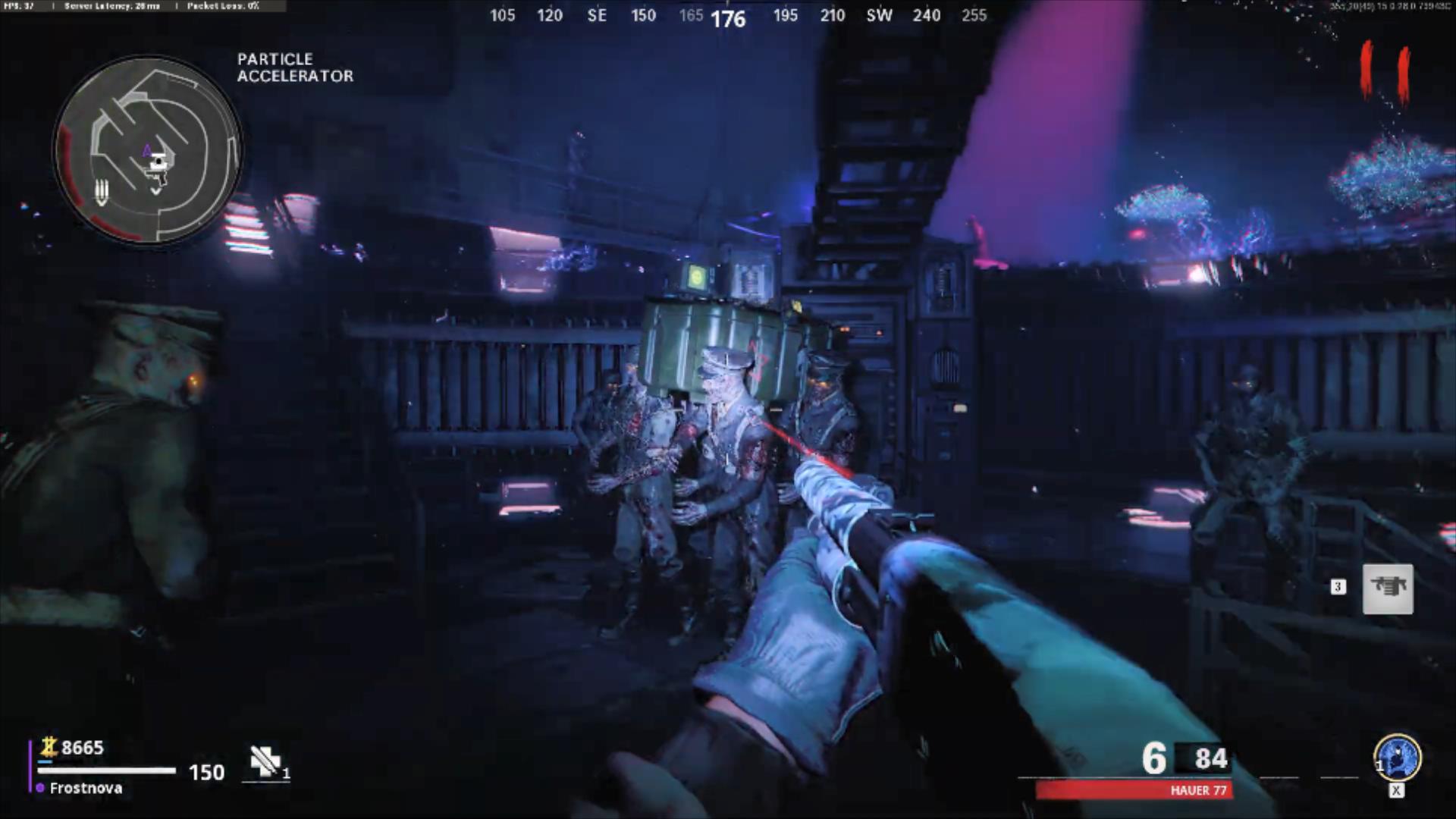Click the crossed-out equipment icon
This screenshot has width=1456, height=819.
click(265, 761)
